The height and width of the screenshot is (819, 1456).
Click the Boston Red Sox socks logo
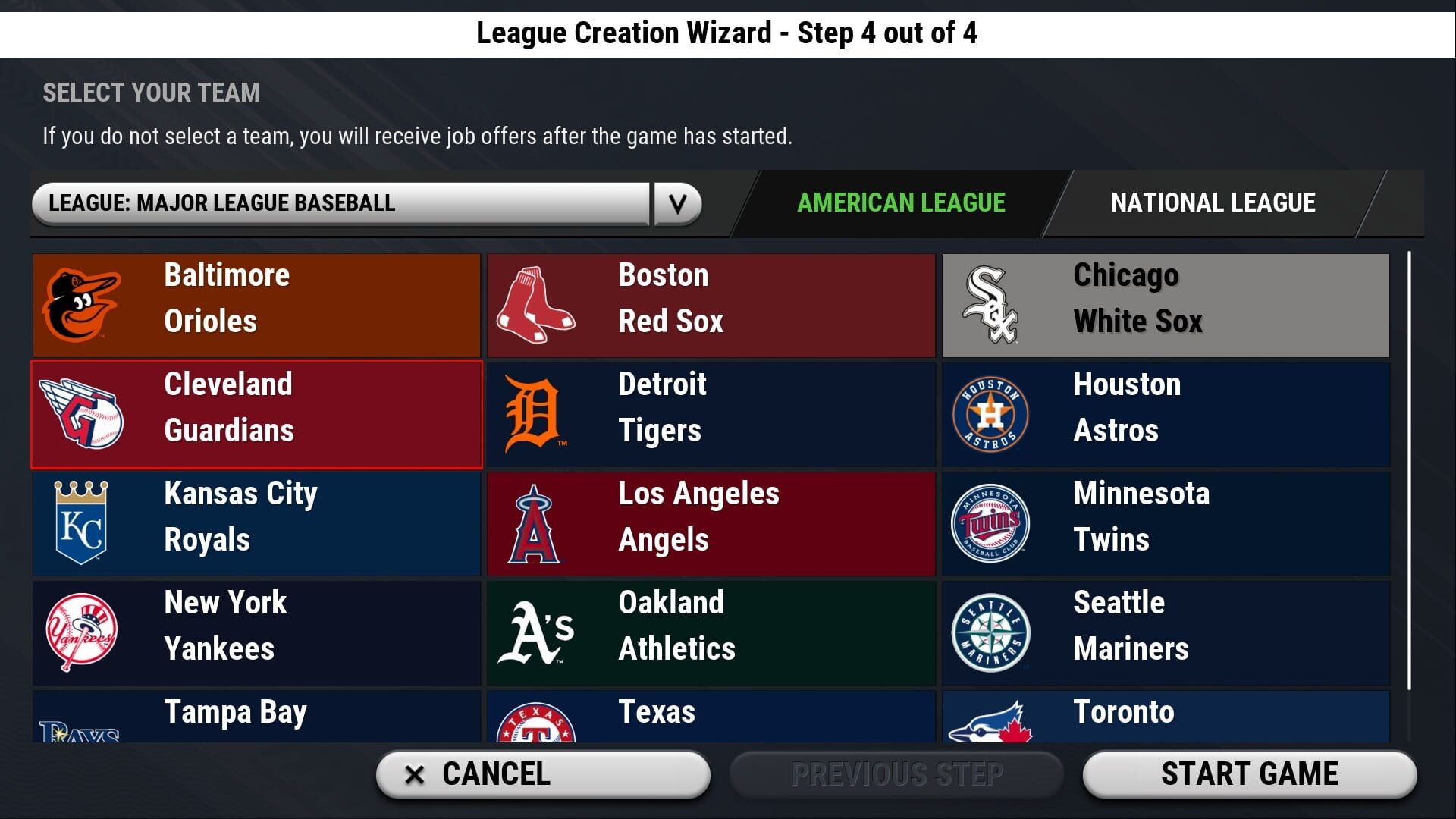(x=538, y=305)
